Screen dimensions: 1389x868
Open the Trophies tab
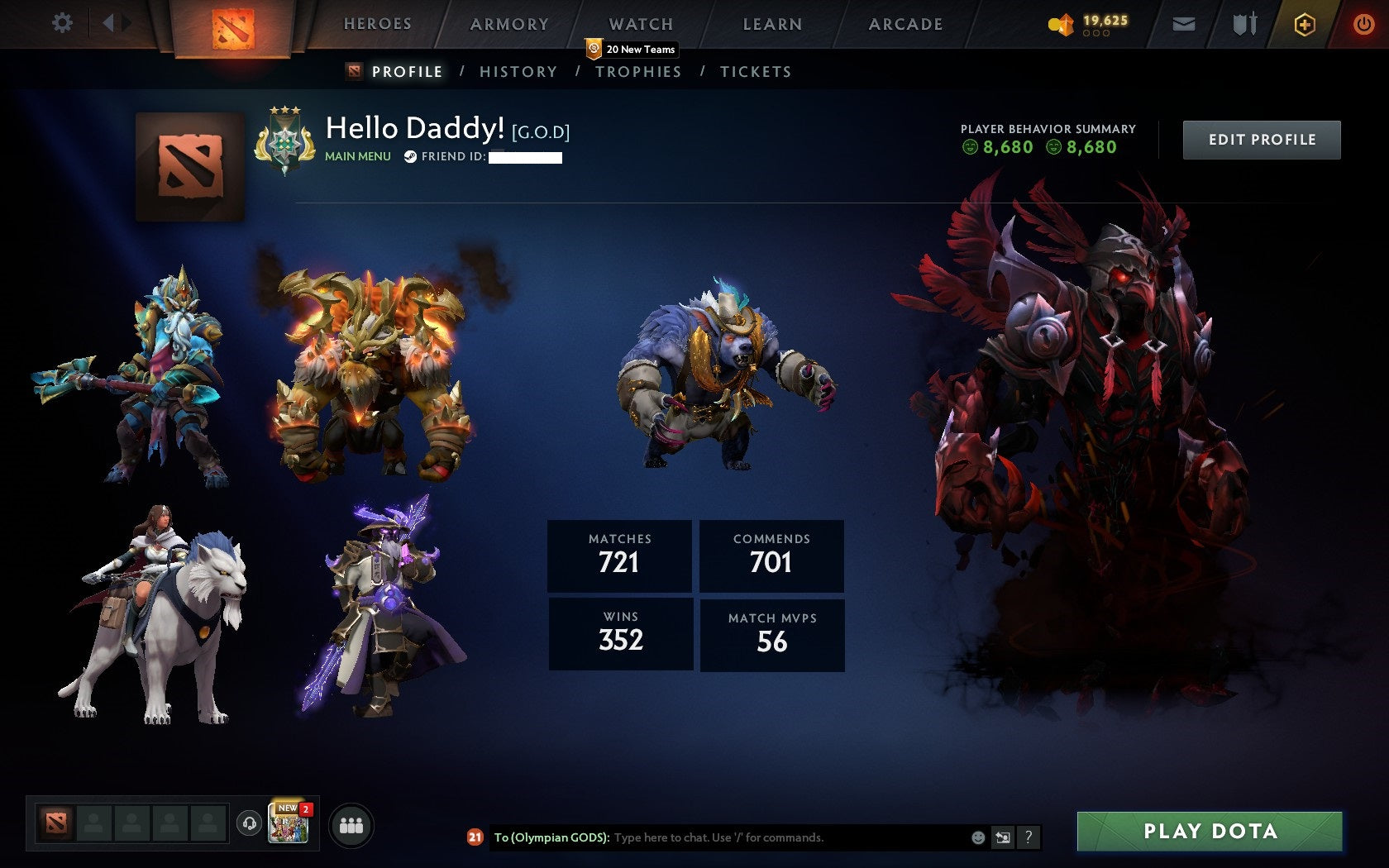point(638,72)
